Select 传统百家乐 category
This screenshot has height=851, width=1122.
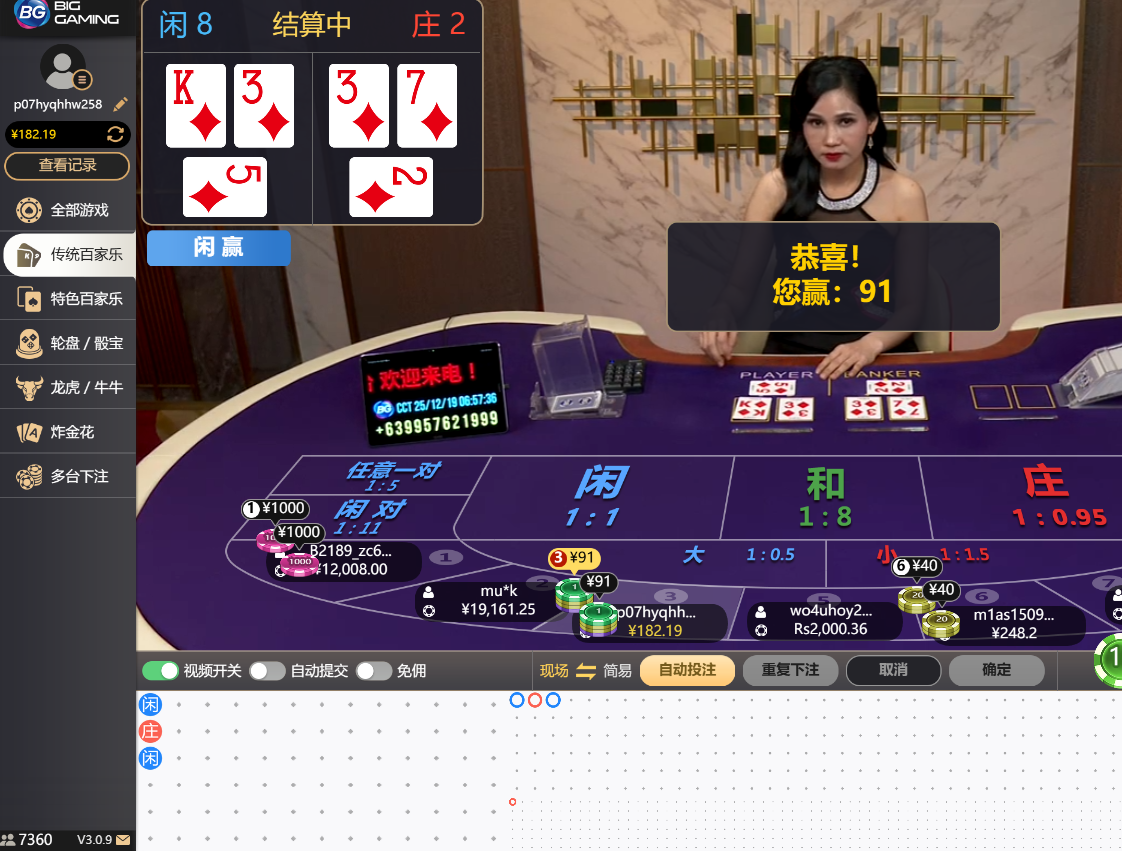(x=68, y=254)
